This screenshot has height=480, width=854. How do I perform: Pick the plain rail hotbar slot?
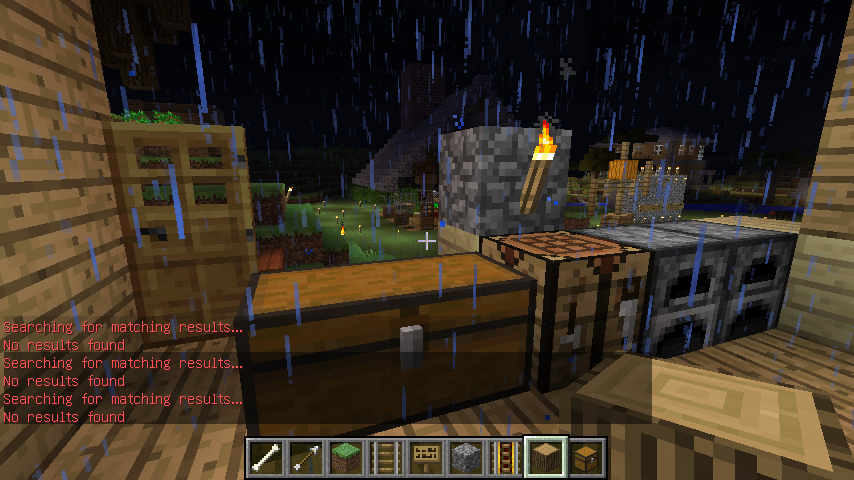(x=386, y=457)
